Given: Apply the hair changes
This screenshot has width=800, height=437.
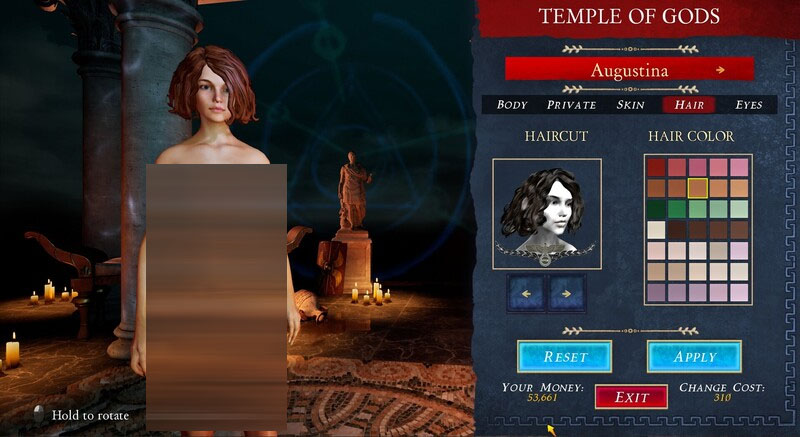Looking at the screenshot, I should 695,356.
